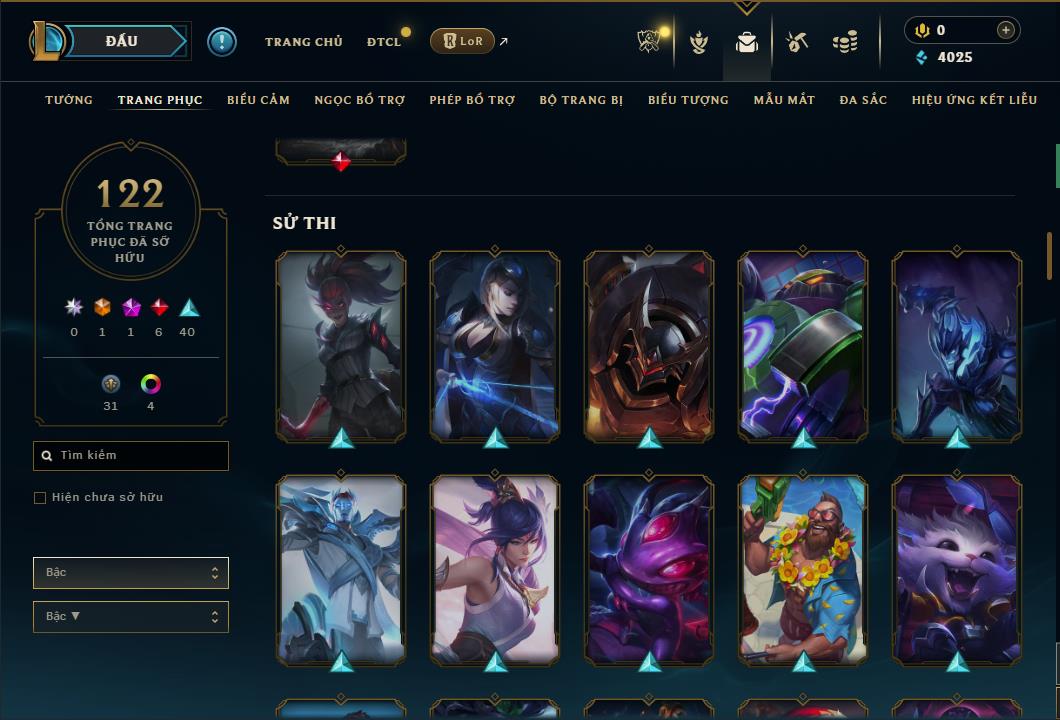The height and width of the screenshot is (720, 1060).
Task: Open the ĐTCL game mode page
Action: click(383, 42)
